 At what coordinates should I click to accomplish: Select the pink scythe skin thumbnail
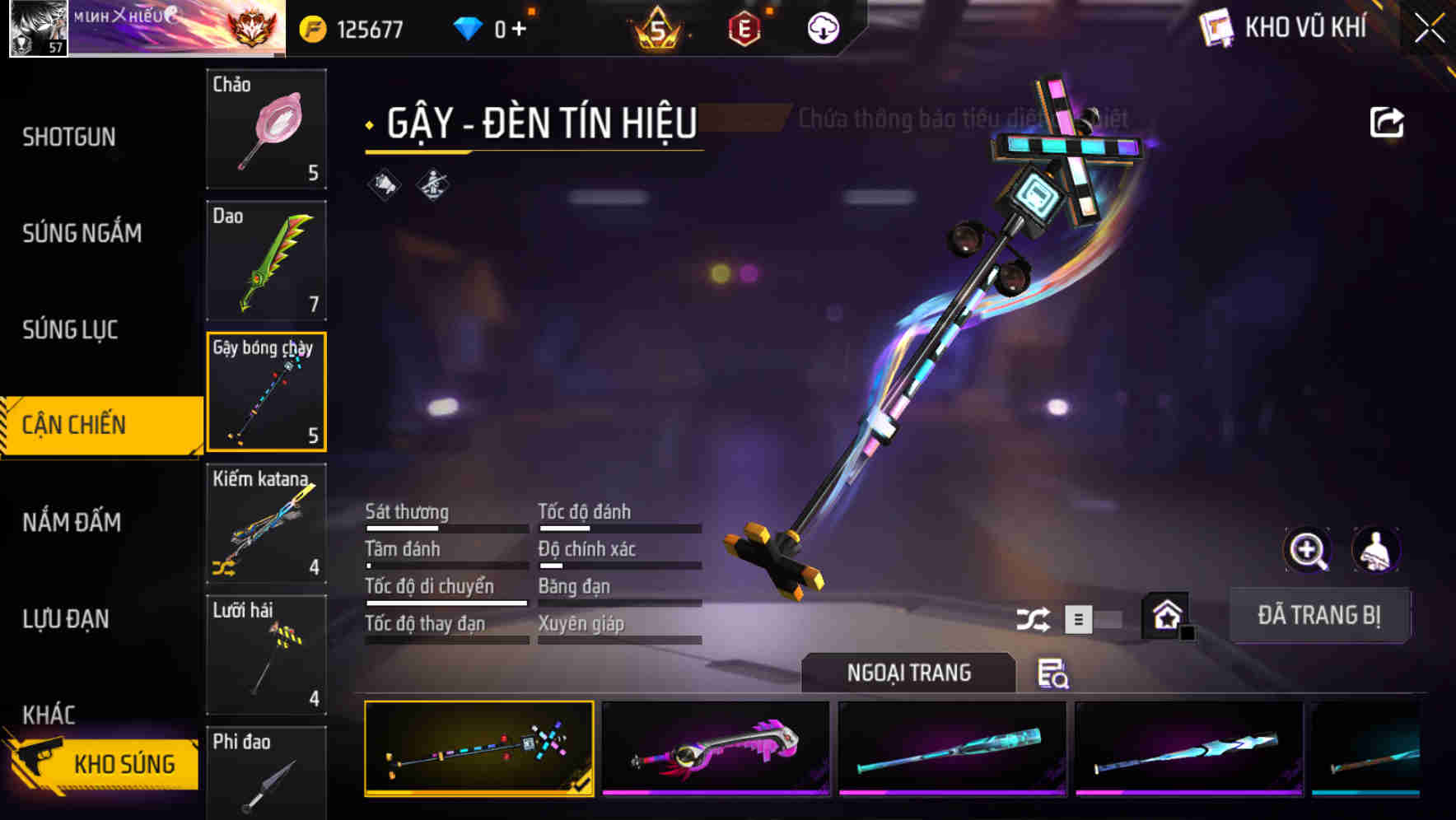pyautogui.click(x=715, y=748)
